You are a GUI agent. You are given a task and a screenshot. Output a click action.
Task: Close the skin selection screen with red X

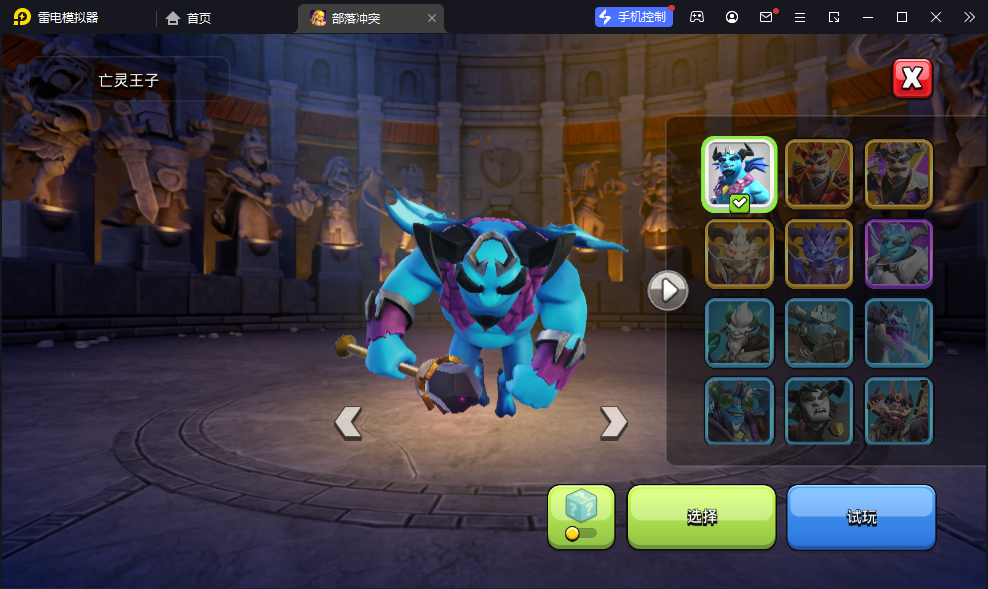tap(911, 78)
